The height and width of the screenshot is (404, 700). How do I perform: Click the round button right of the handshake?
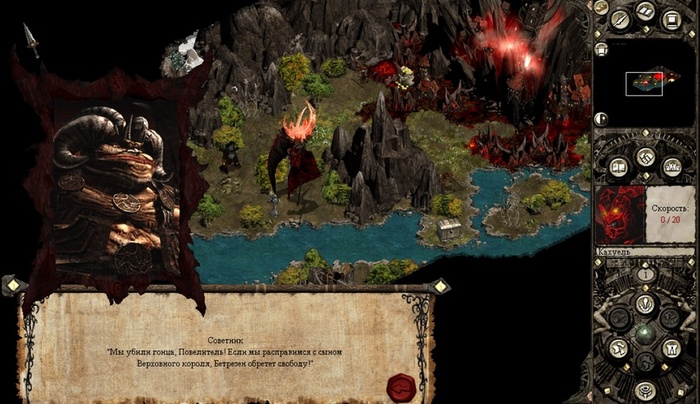pyautogui.click(x=672, y=166)
